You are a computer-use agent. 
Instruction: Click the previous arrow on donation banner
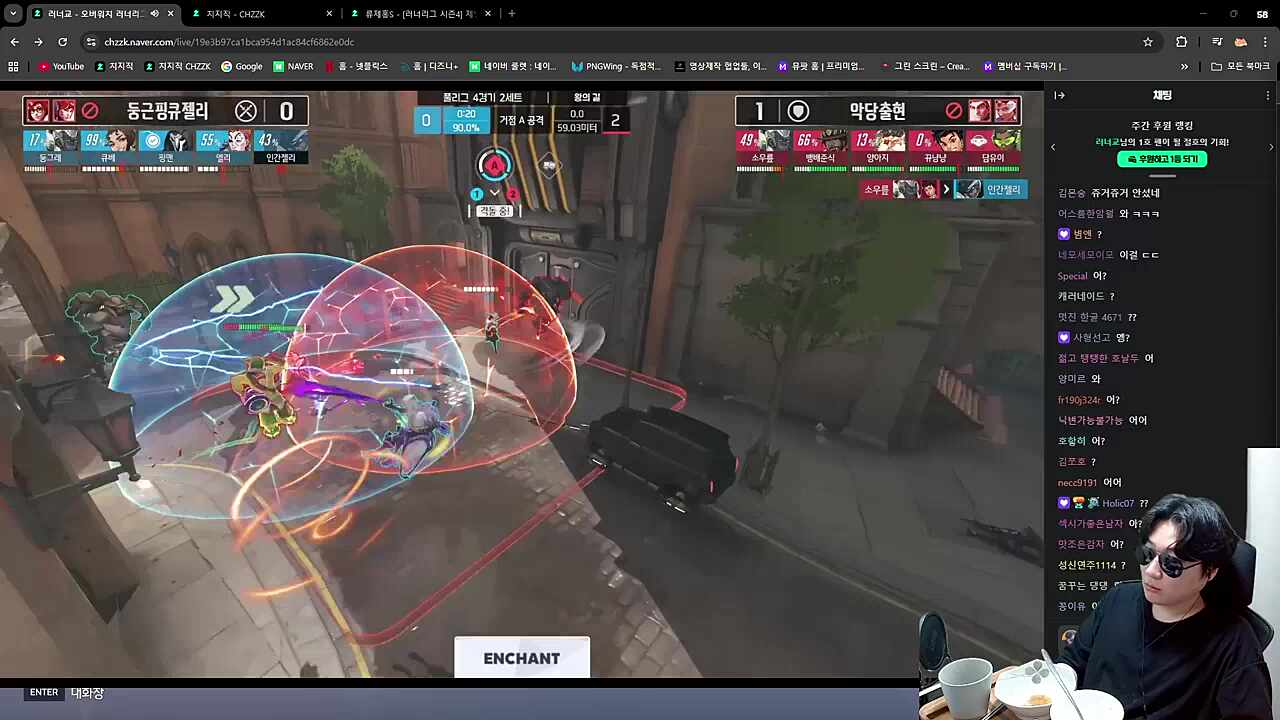click(x=1053, y=147)
